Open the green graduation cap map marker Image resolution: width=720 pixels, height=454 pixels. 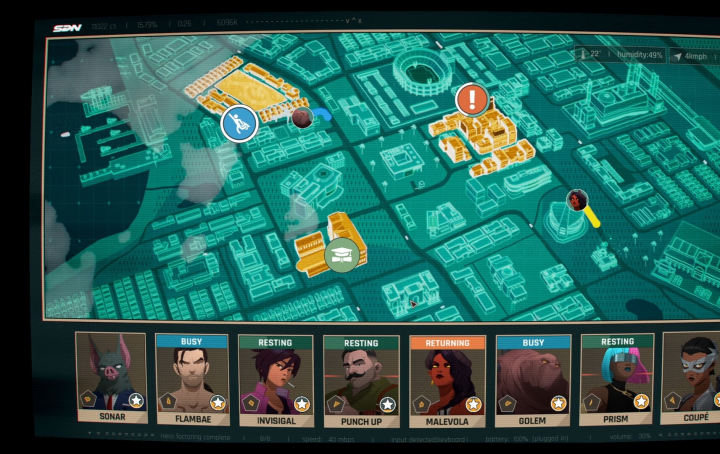pos(342,254)
